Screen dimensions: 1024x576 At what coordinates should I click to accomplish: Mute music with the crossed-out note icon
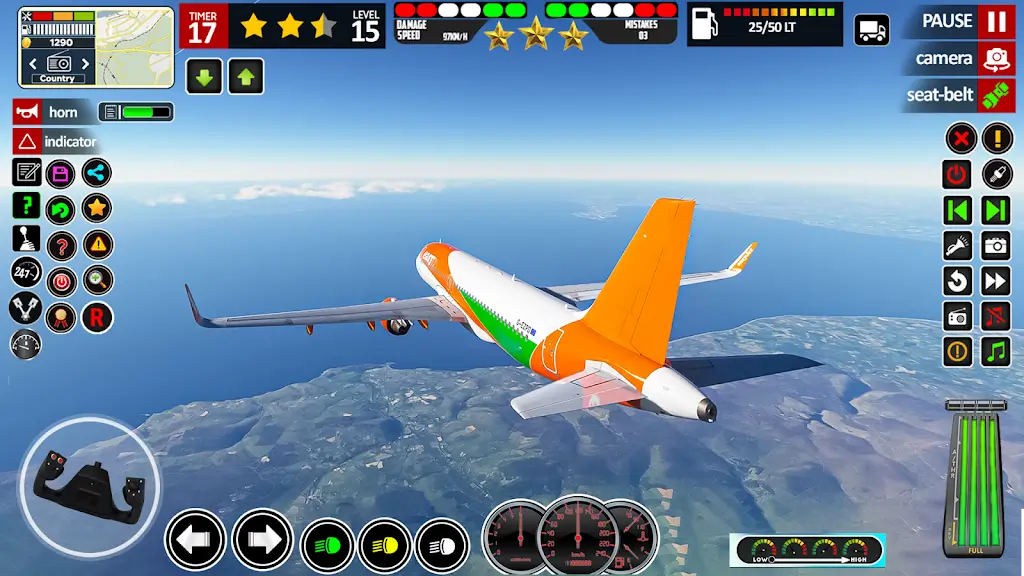[996, 316]
